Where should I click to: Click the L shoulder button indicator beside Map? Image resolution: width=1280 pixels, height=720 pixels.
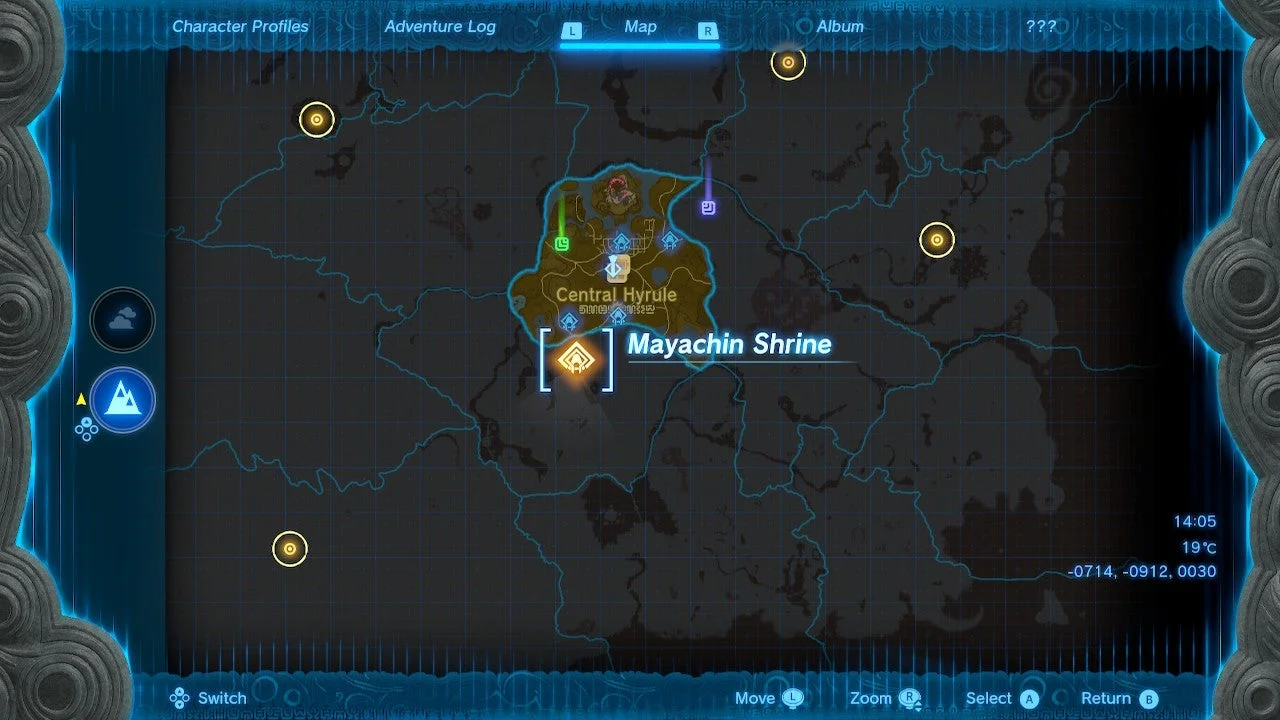coord(571,31)
